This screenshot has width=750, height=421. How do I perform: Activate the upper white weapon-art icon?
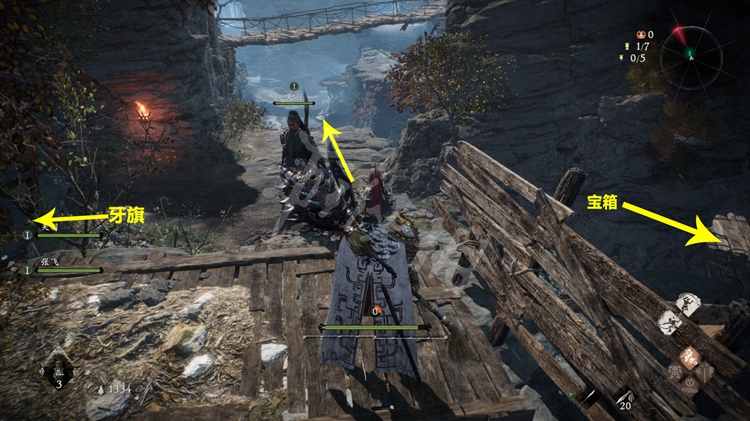click(687, 304)
